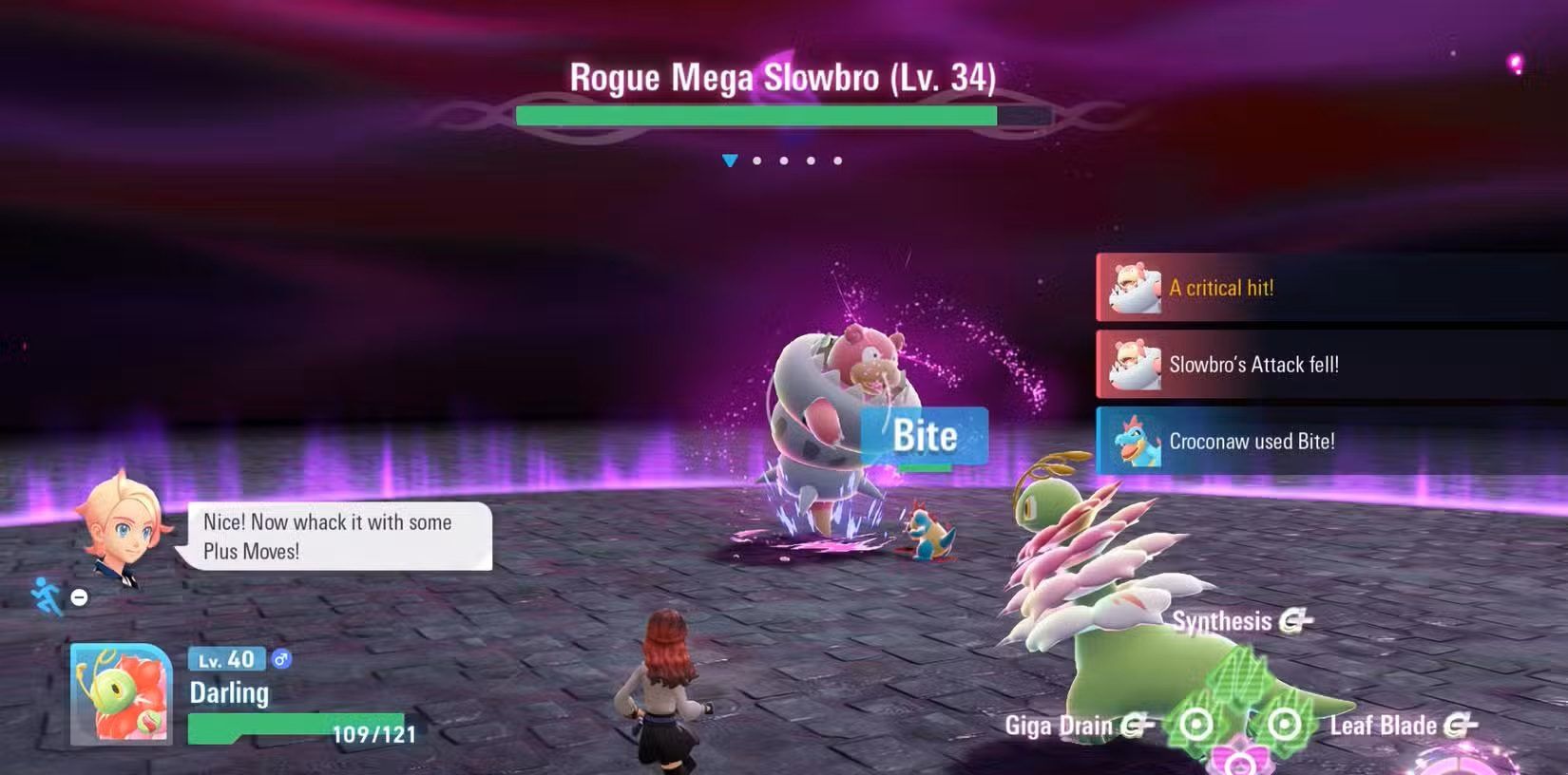Select the "Slowbro's Attack fell!" log entry
The image size is (1568, 775).
(1330, 365)
